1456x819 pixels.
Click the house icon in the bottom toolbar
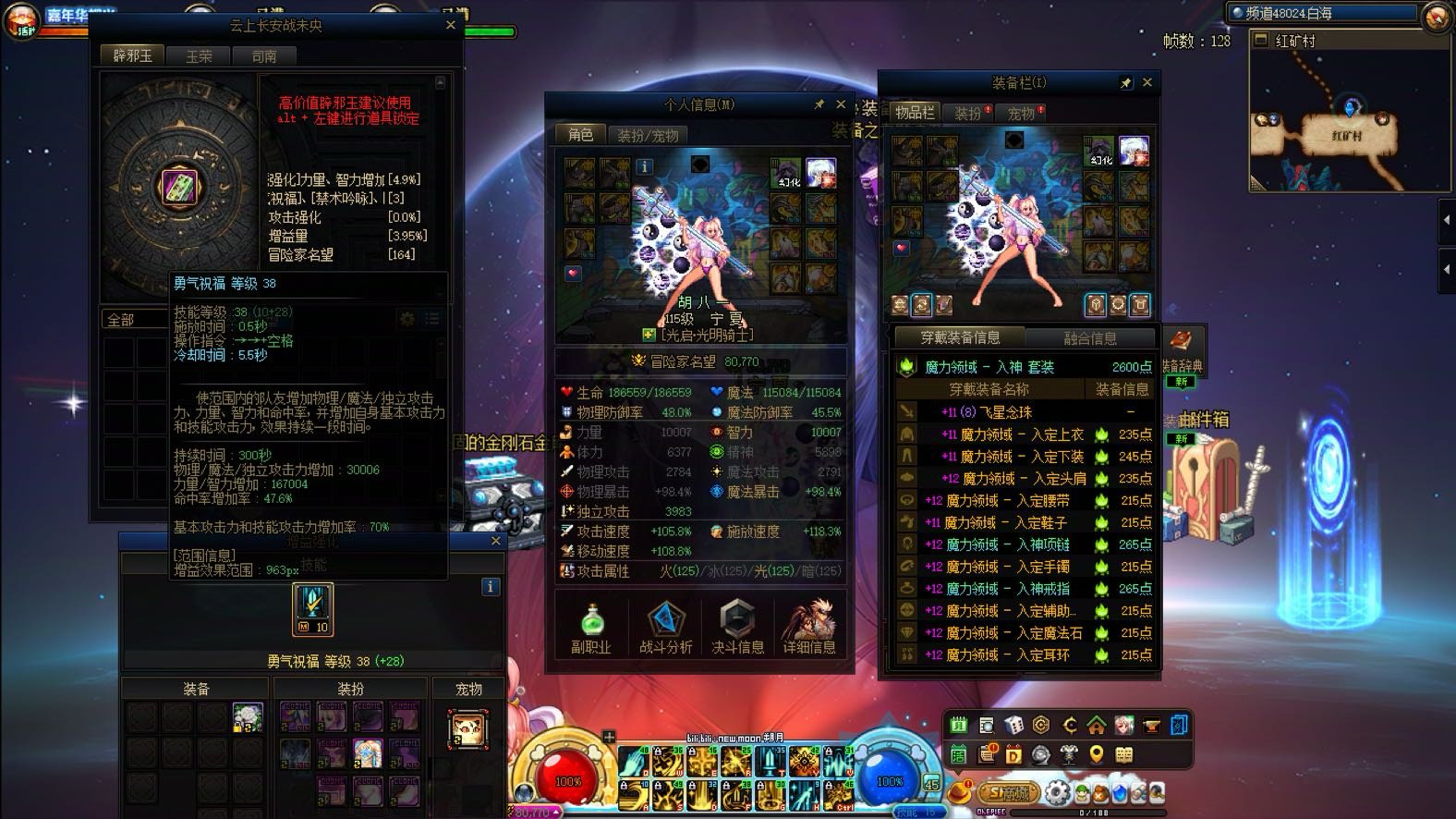click(x=1097, y=727)
